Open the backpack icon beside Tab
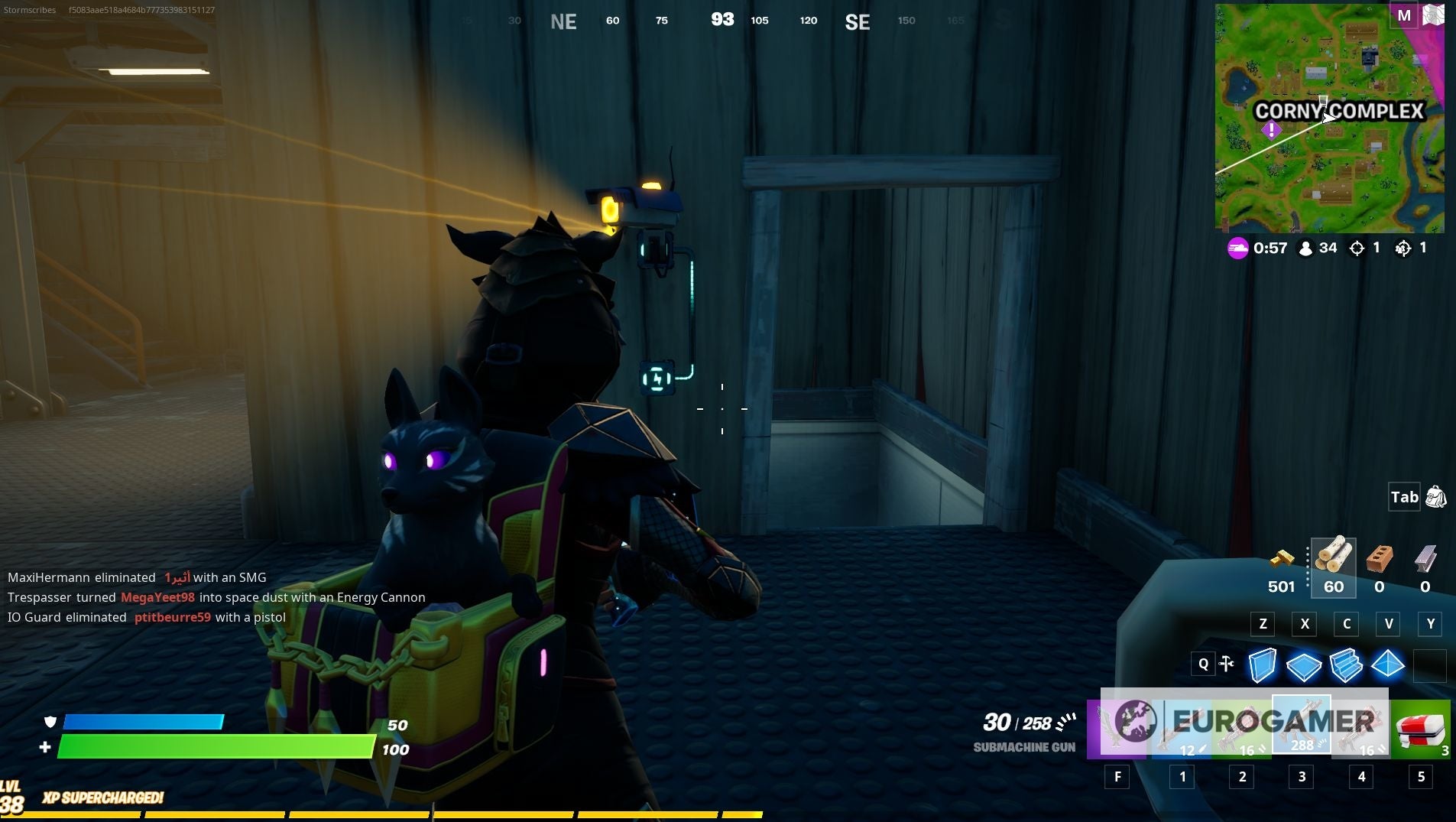 pos(1436,496)
